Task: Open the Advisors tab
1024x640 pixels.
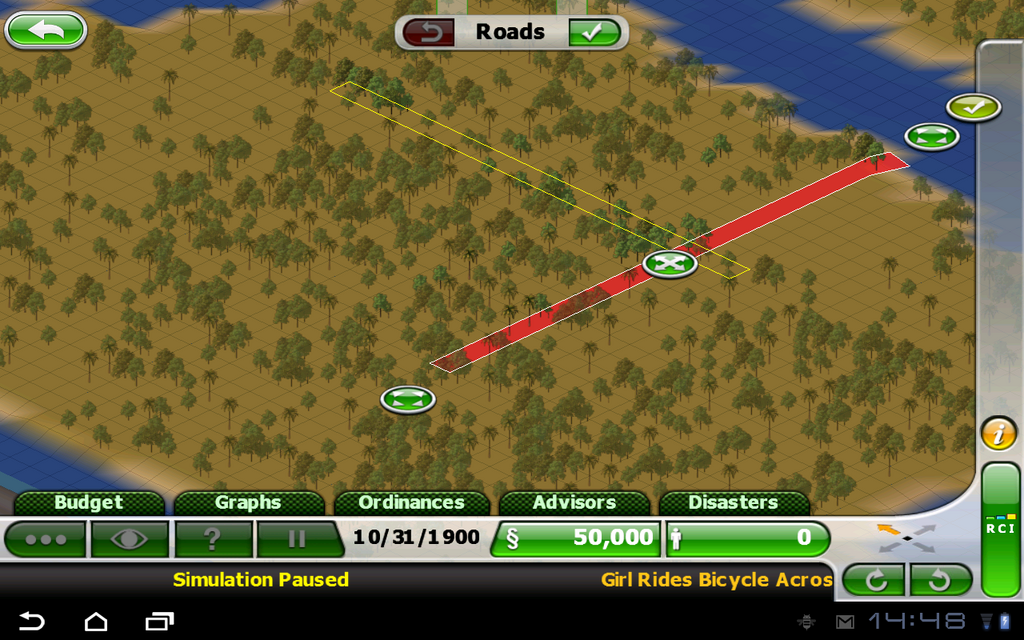Action: tap(574, 502)
